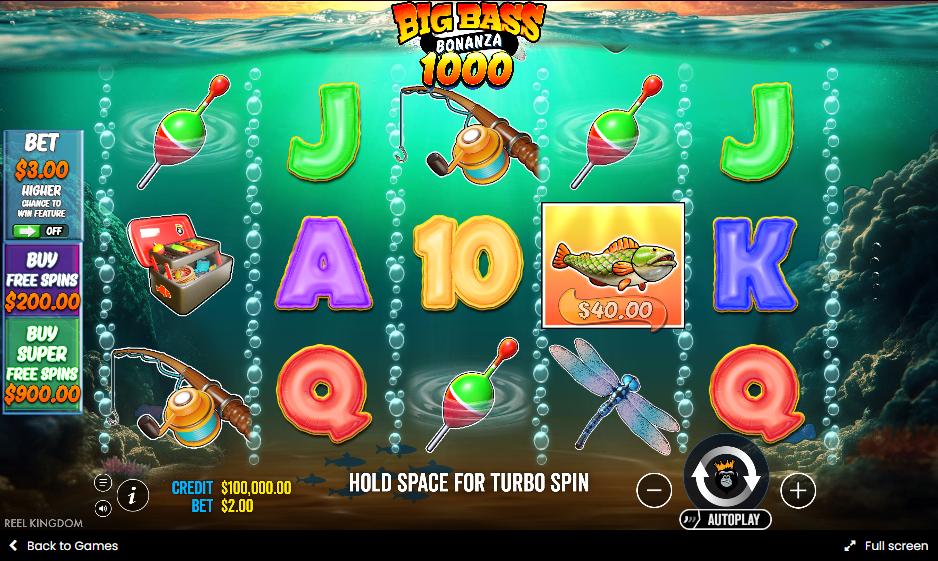Buy Free Spins for $200.00
The image size is (938, 561).
pos(42,281)
